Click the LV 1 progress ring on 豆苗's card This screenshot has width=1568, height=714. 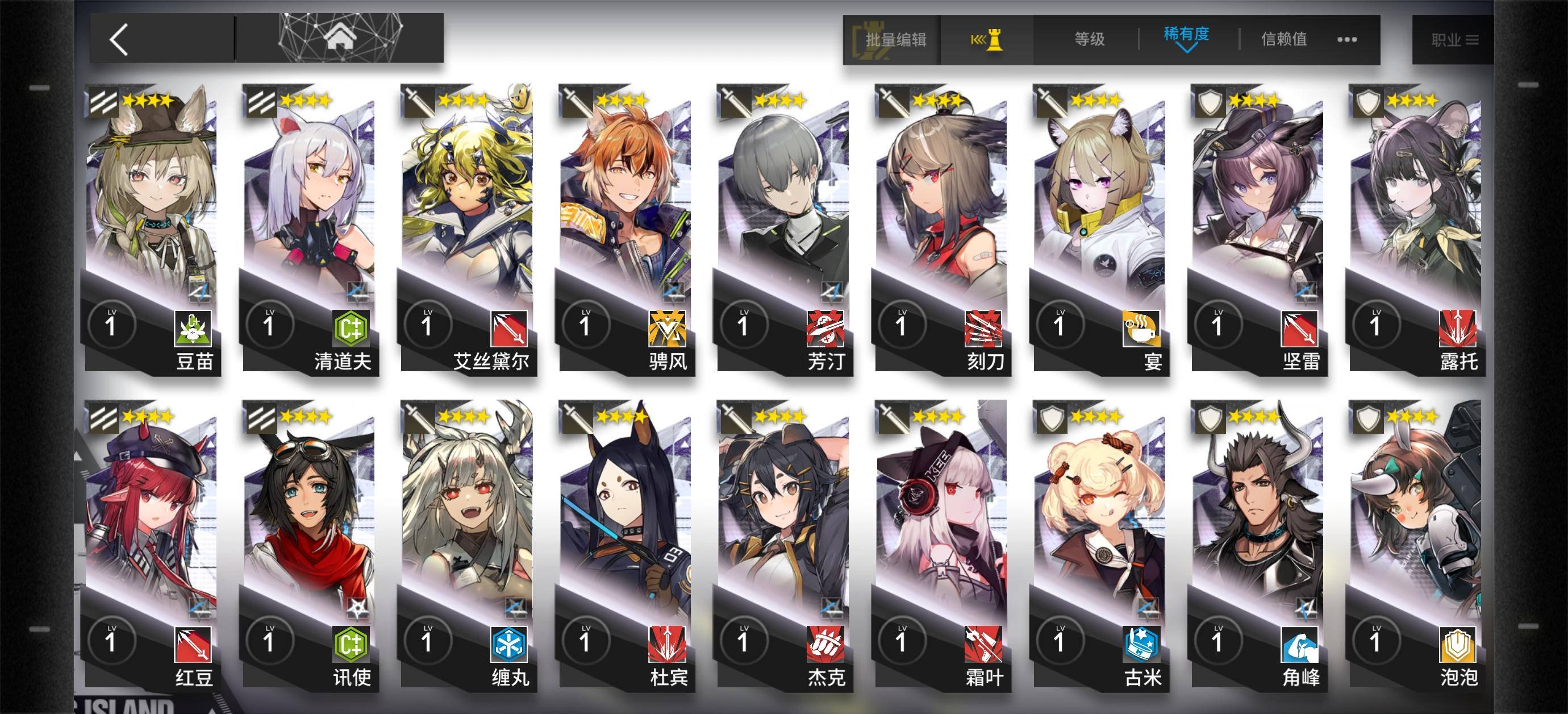click(110, 325)
